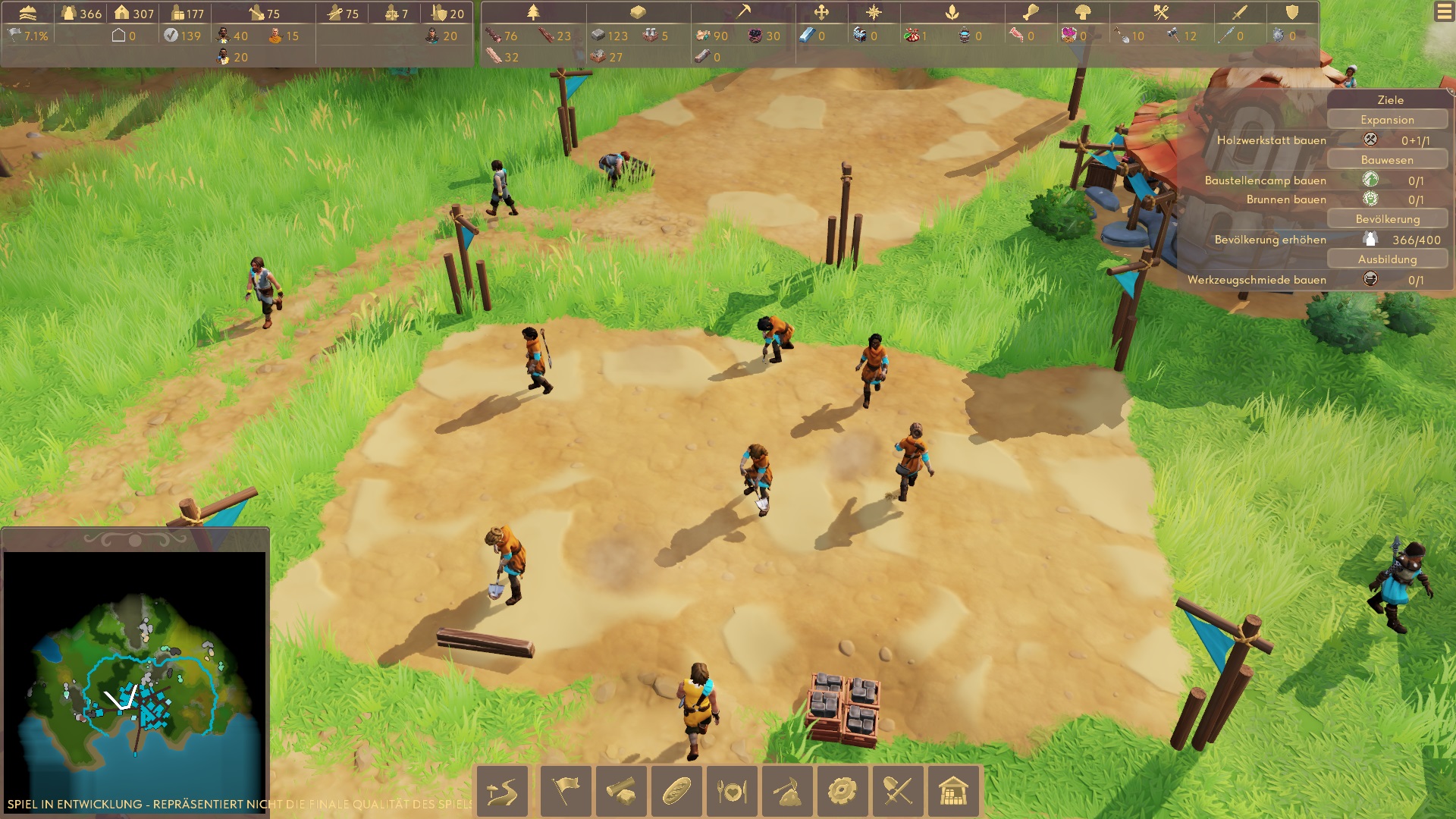Open the wood and stone build category

coord(621,791)
